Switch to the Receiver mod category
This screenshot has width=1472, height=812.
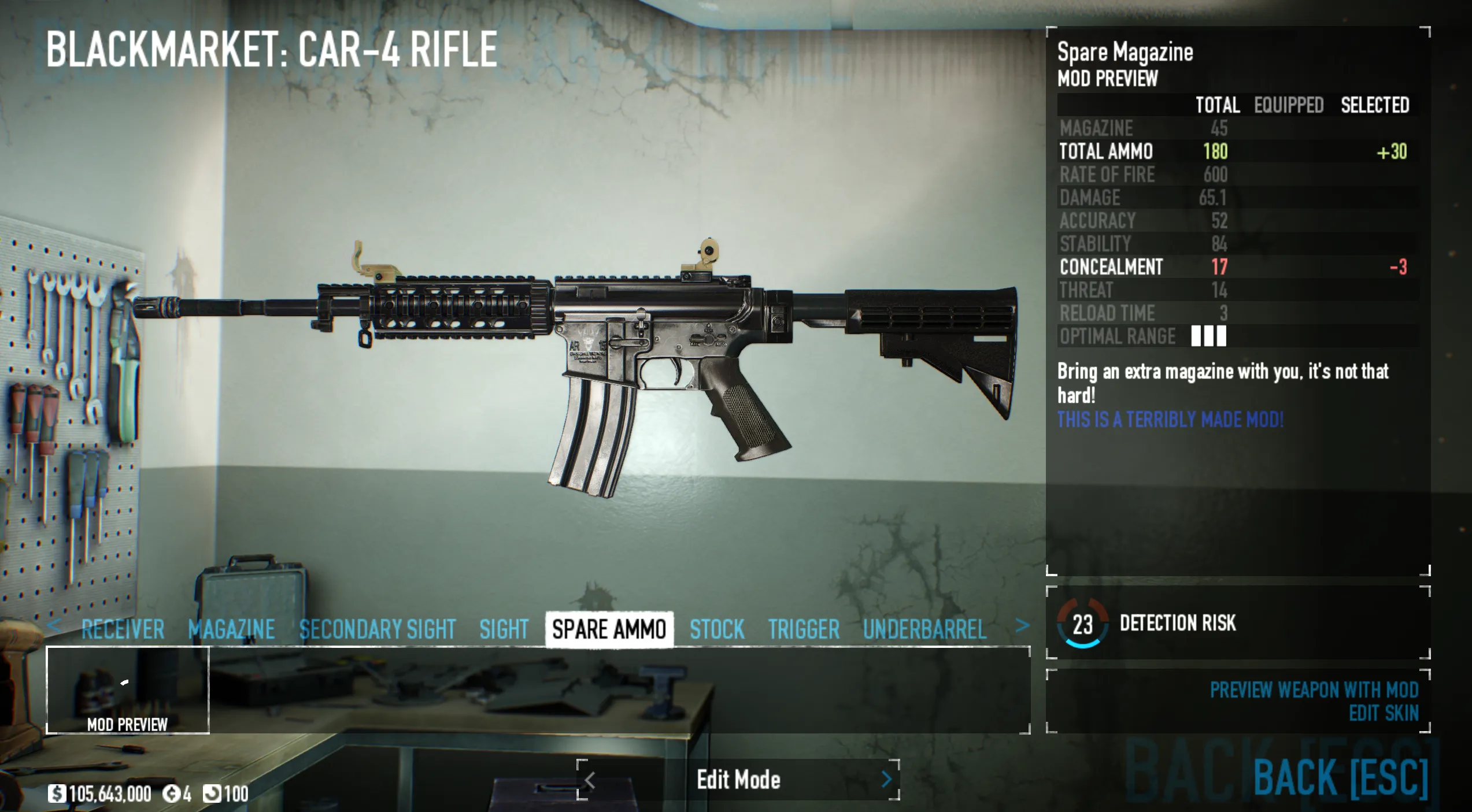[x=123, y=629]
